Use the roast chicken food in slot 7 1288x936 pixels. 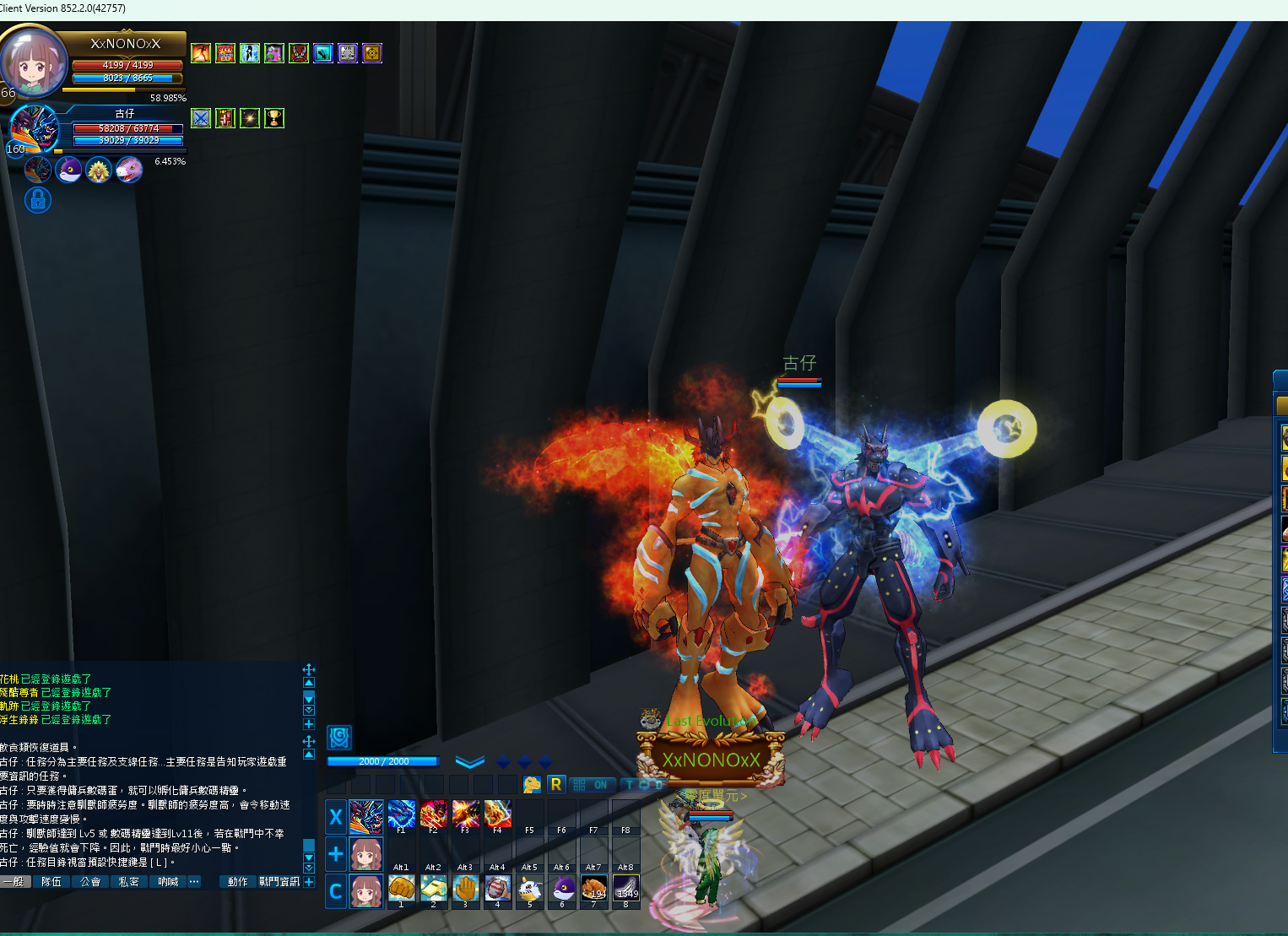pyautogui.click(x=593, y=888)
